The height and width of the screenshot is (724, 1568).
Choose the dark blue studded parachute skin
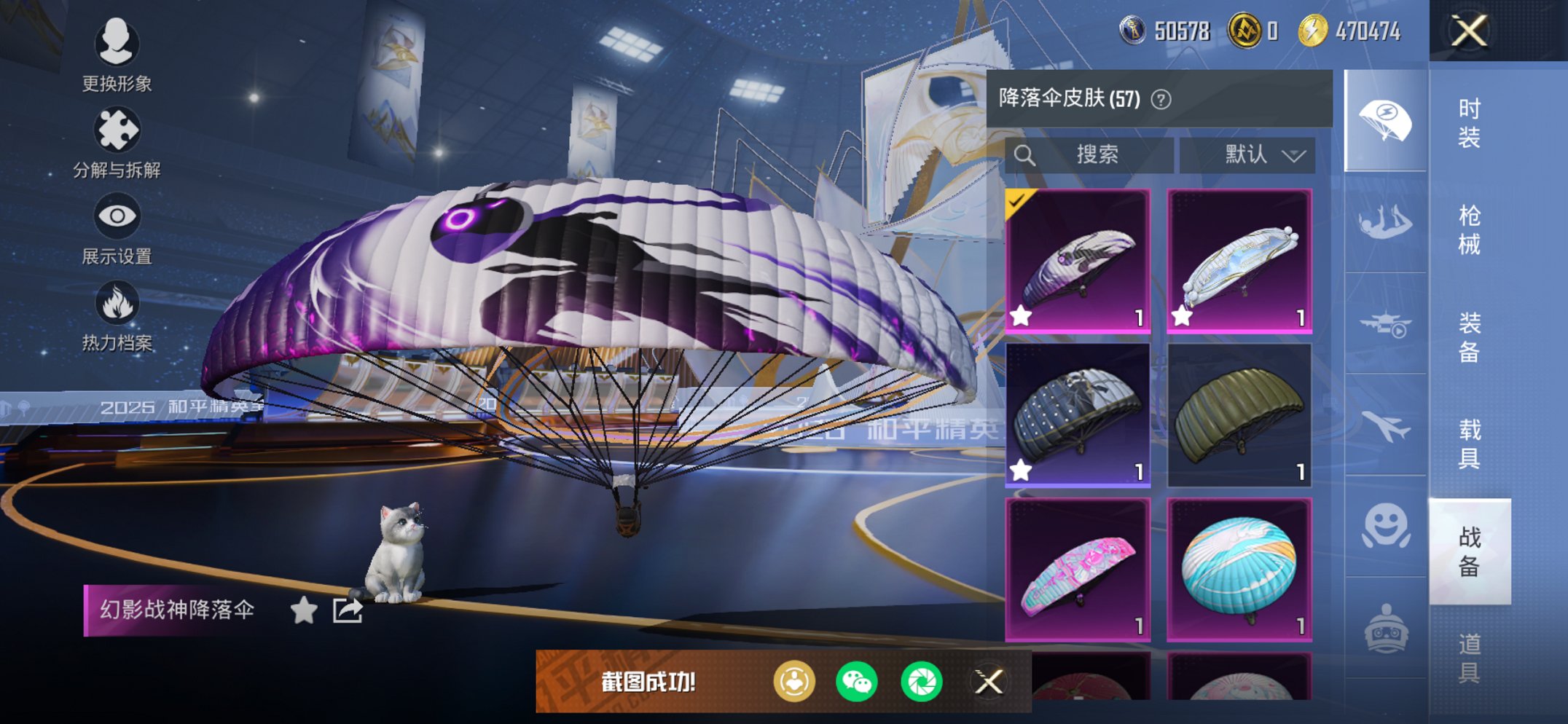pos(1078,414)
